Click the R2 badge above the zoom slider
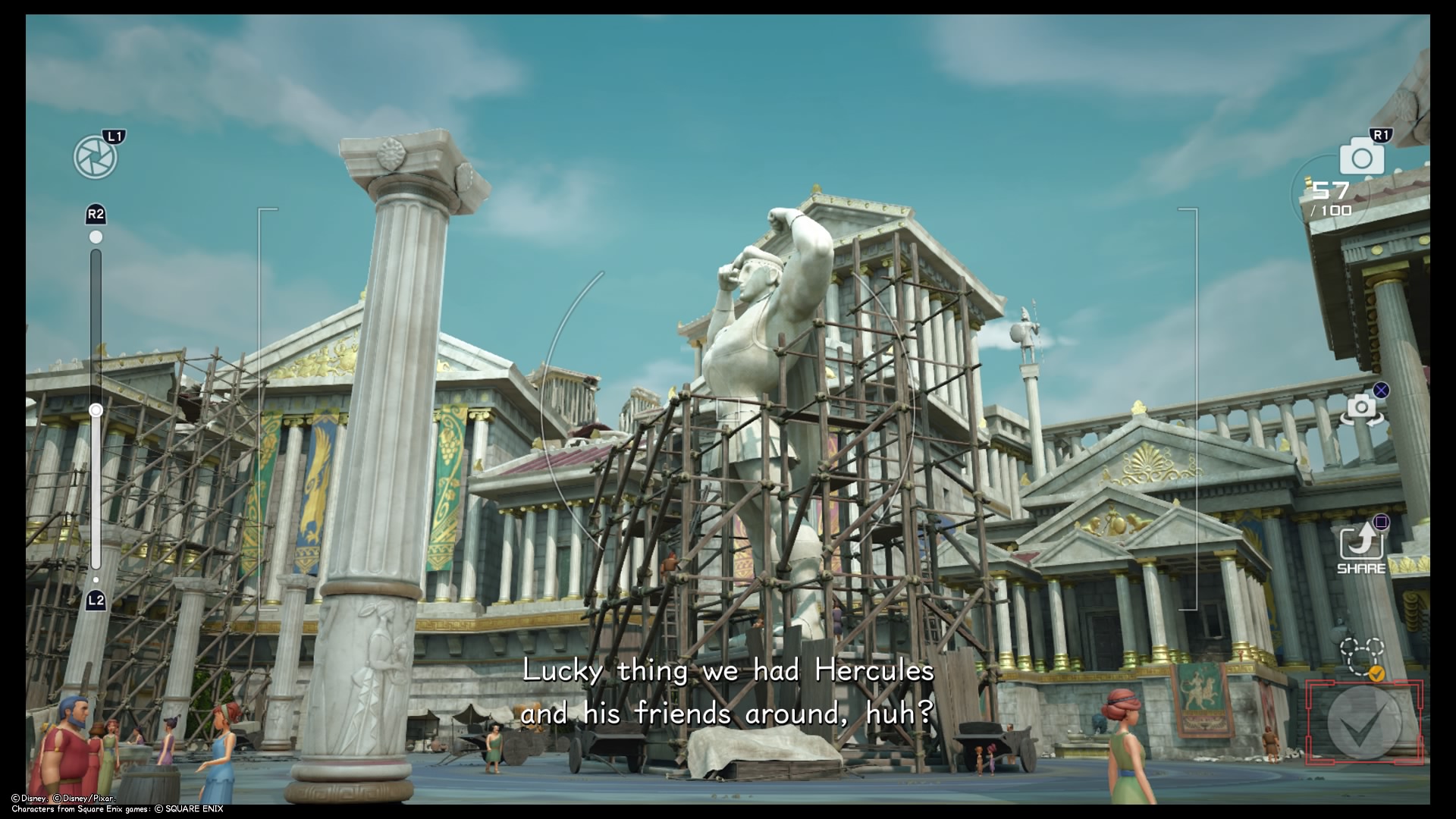Image resolution: width=1456 pixels, height=819 pixels. click(96, 215)
